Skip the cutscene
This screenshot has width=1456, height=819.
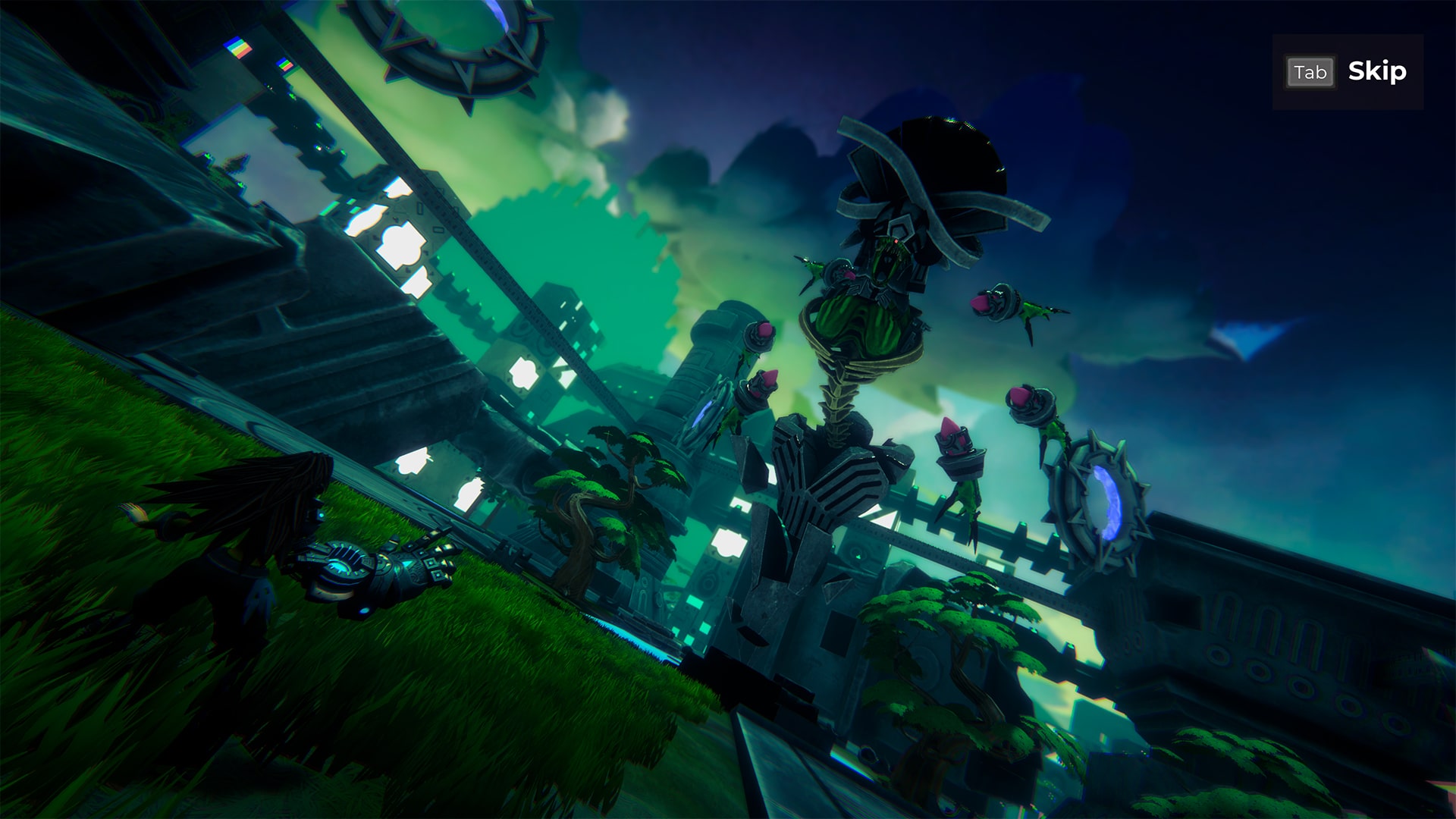point(1348,72)
